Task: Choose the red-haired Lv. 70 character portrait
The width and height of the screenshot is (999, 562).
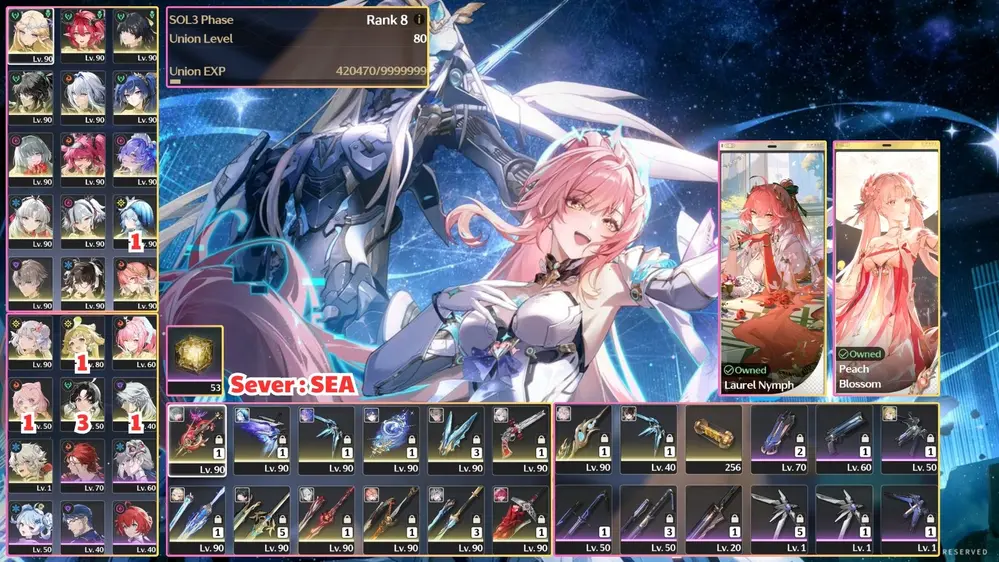Action: [x=81, y=464]
